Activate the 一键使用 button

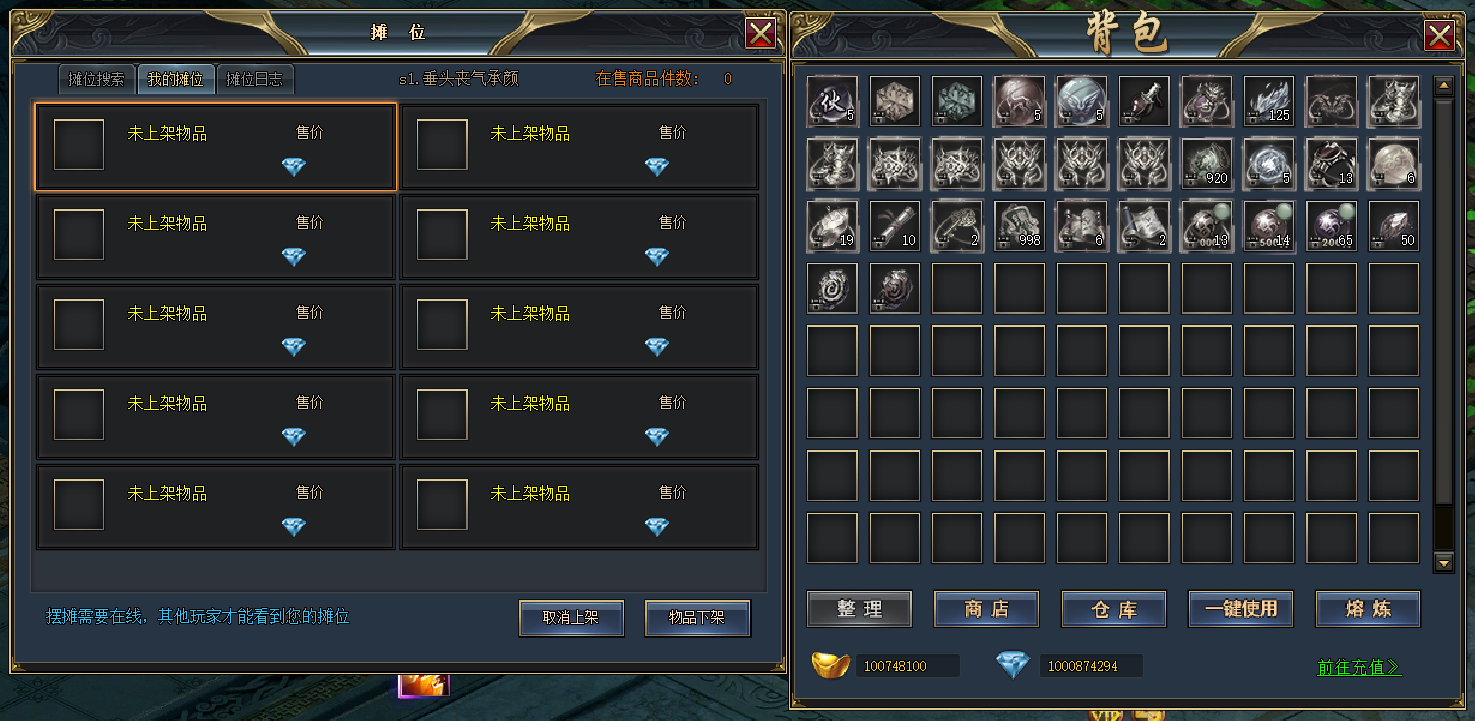[1240, 609]
